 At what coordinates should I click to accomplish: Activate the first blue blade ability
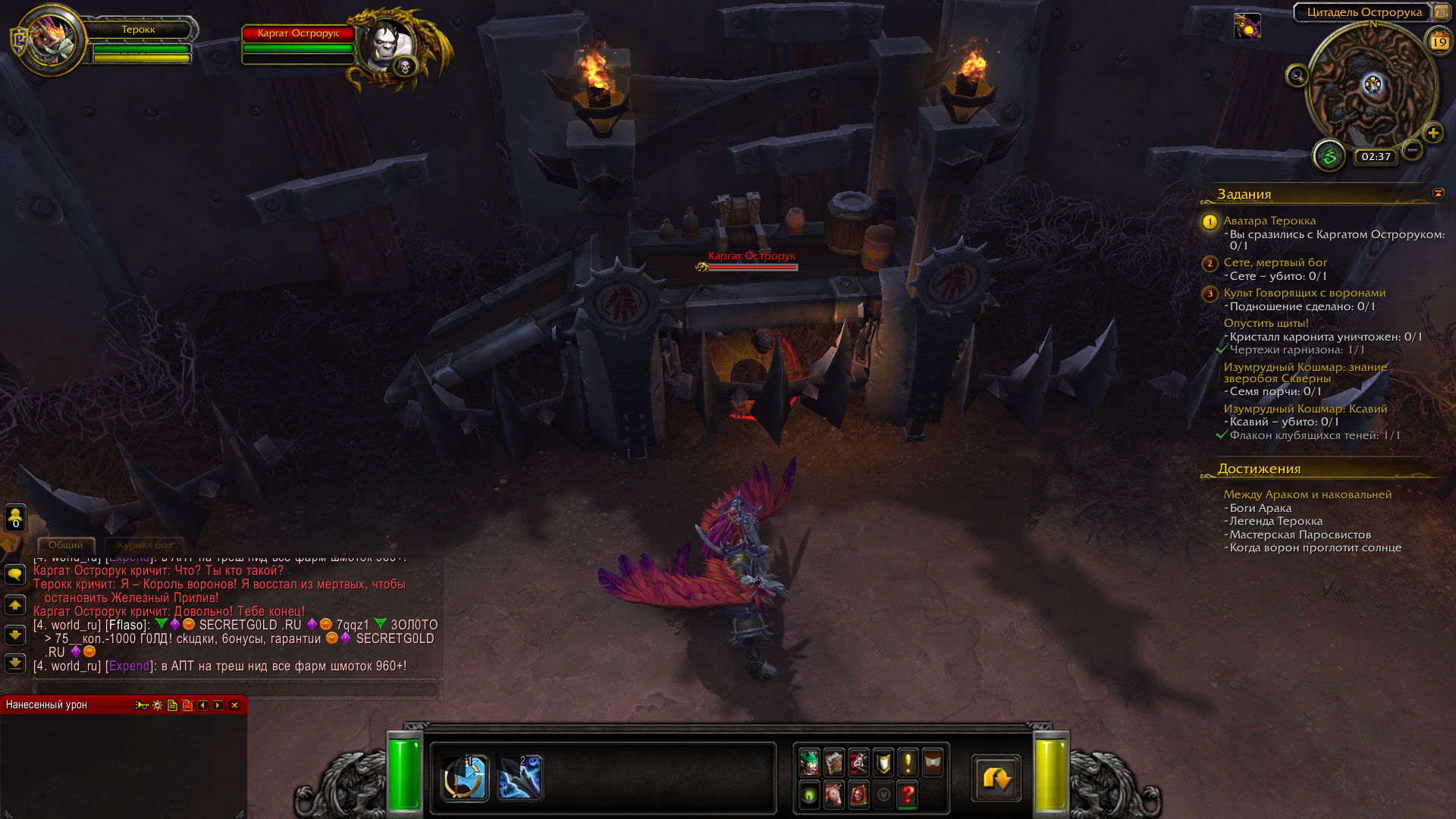(464, 777)
